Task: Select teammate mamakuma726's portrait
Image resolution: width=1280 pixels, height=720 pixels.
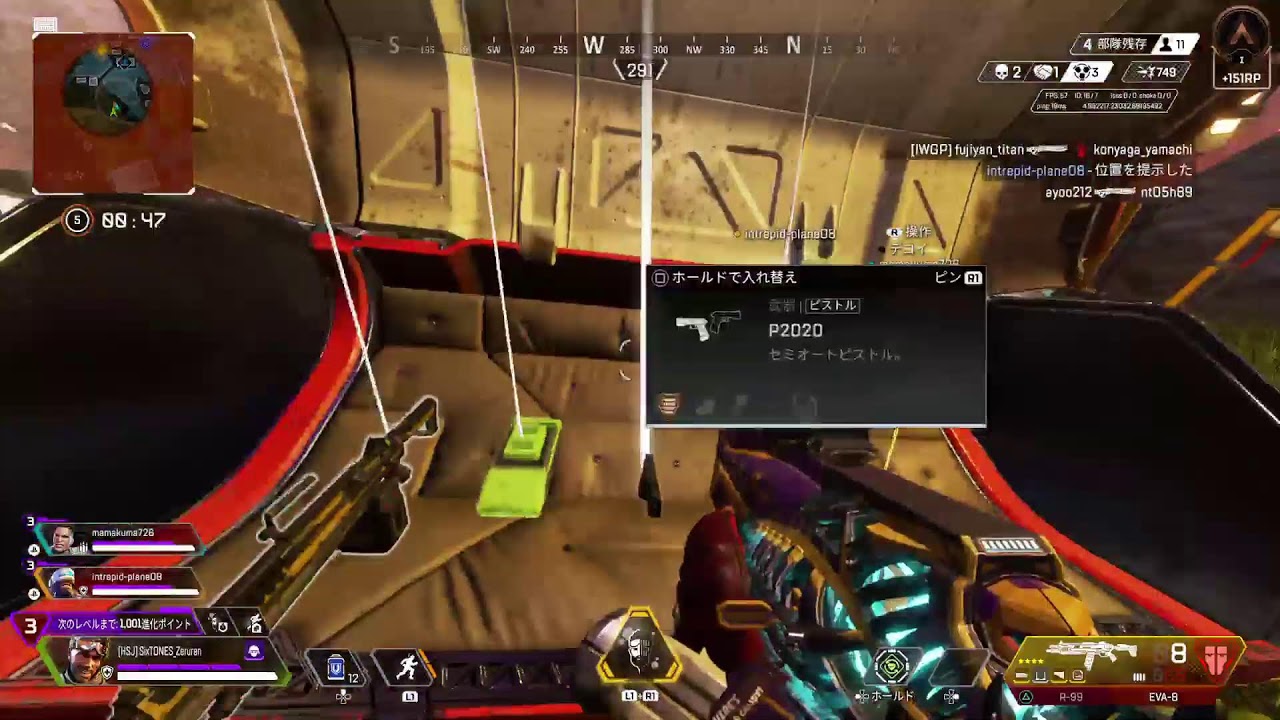Action: [64, 540]
